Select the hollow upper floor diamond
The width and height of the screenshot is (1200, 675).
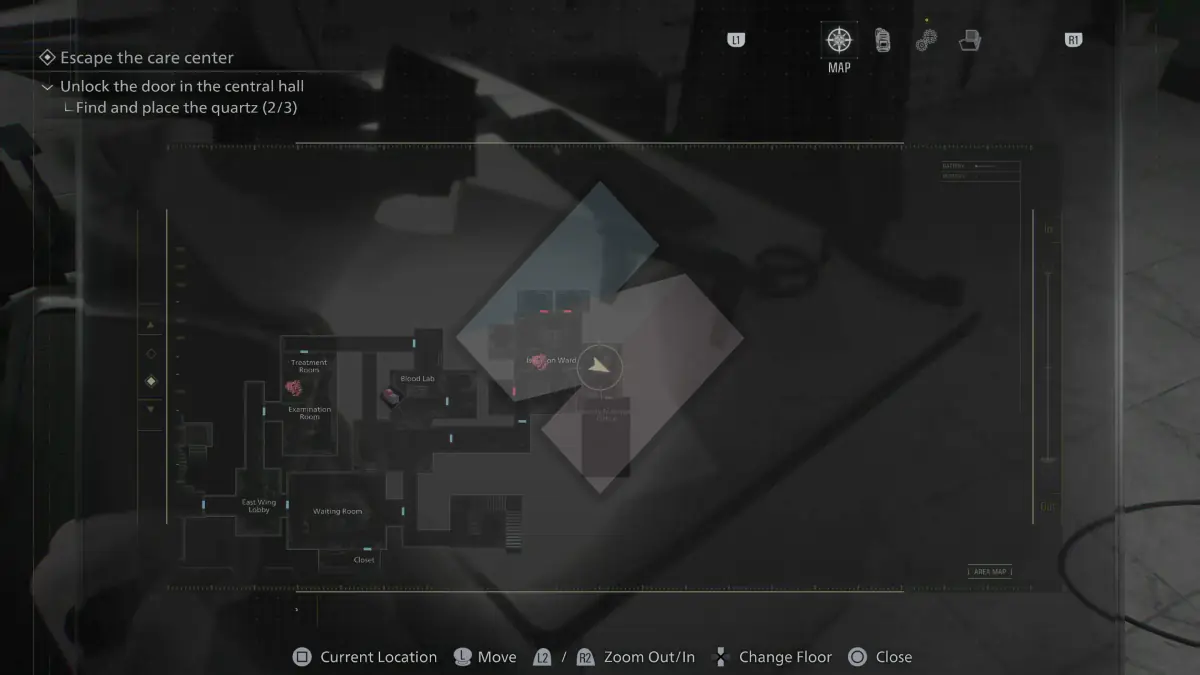(151, 353)
